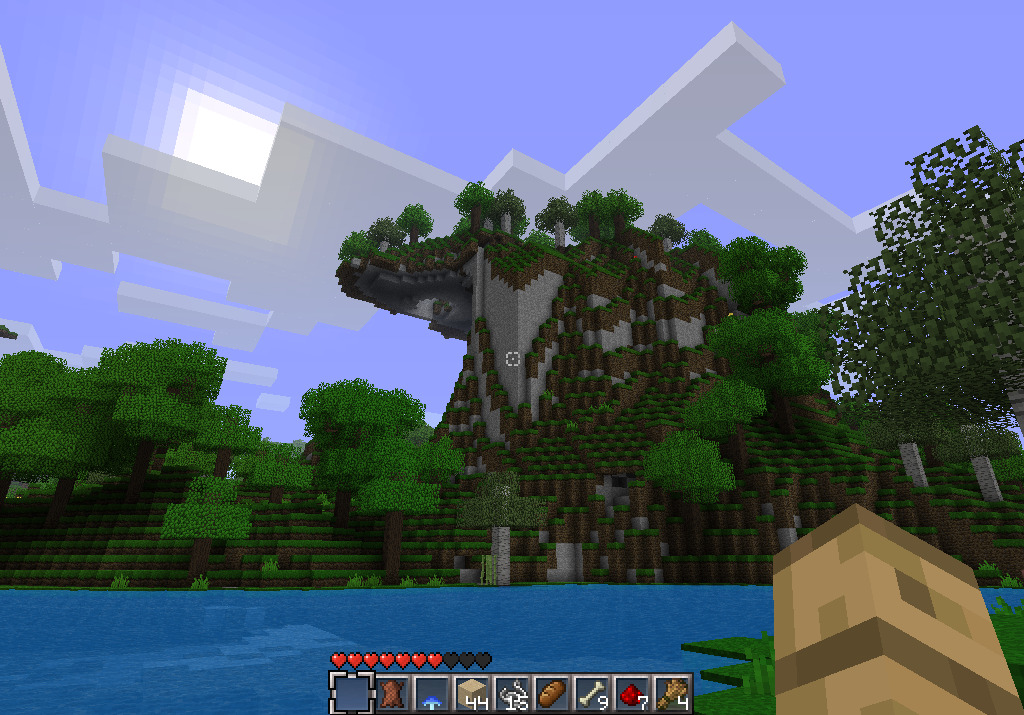Choose the blue mushroom hotbar slot
The image size is (1024, 715).
431,692
